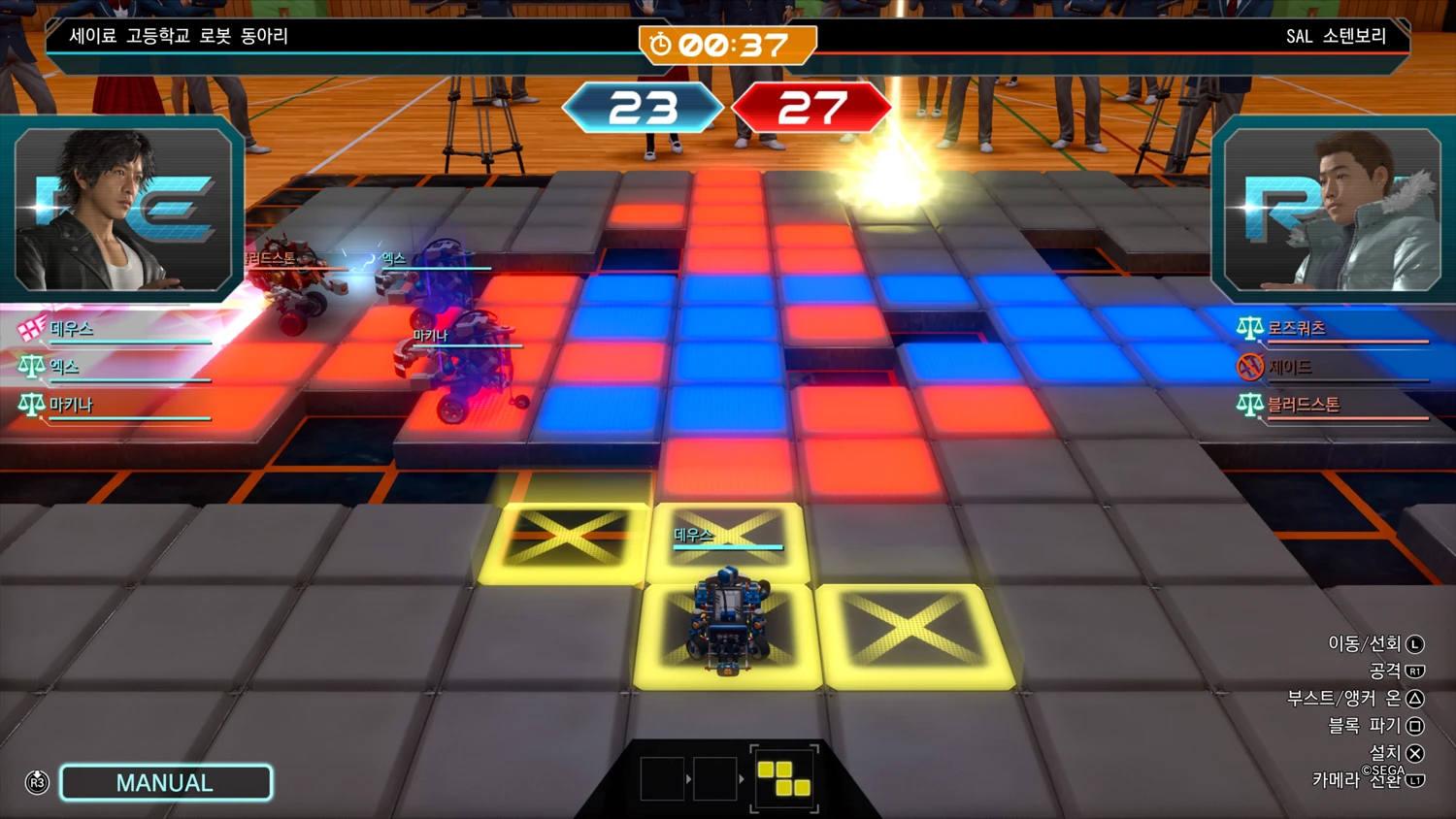
Task: Select 엑스 in the team list
Action: click(x=64, y=367)
